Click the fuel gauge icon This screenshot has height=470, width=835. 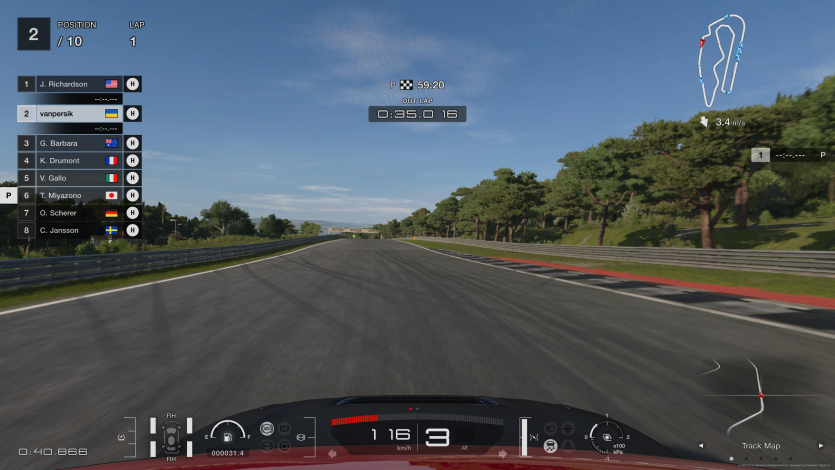click(228, 435)
